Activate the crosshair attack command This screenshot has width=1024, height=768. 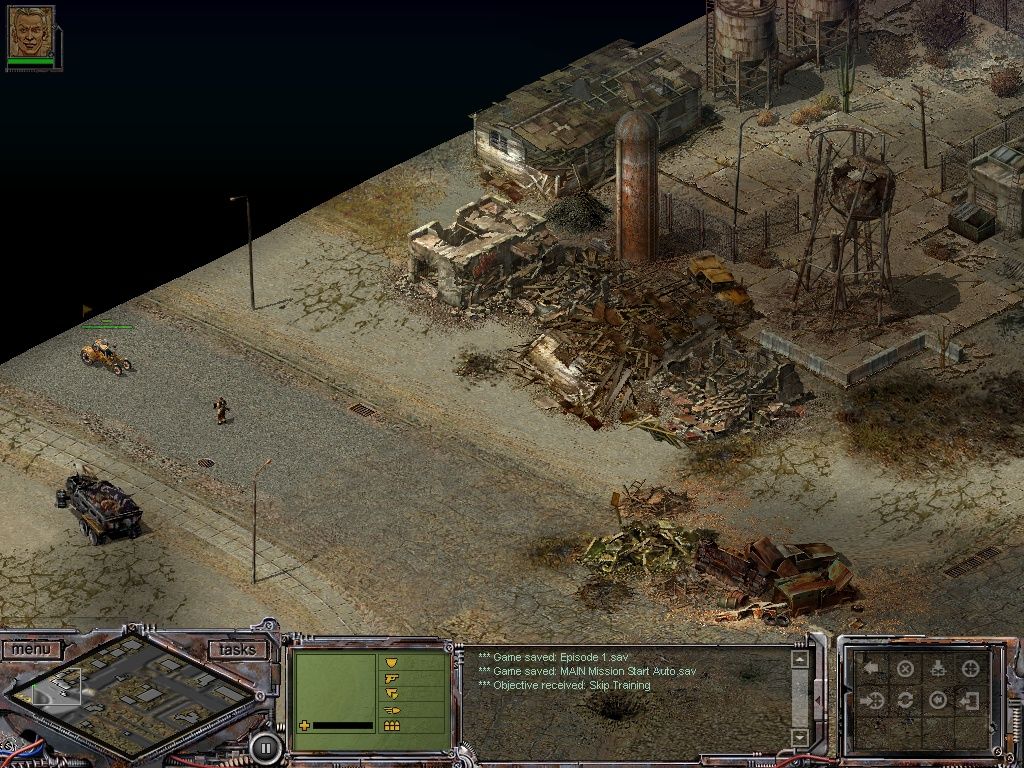click(970, 668)
